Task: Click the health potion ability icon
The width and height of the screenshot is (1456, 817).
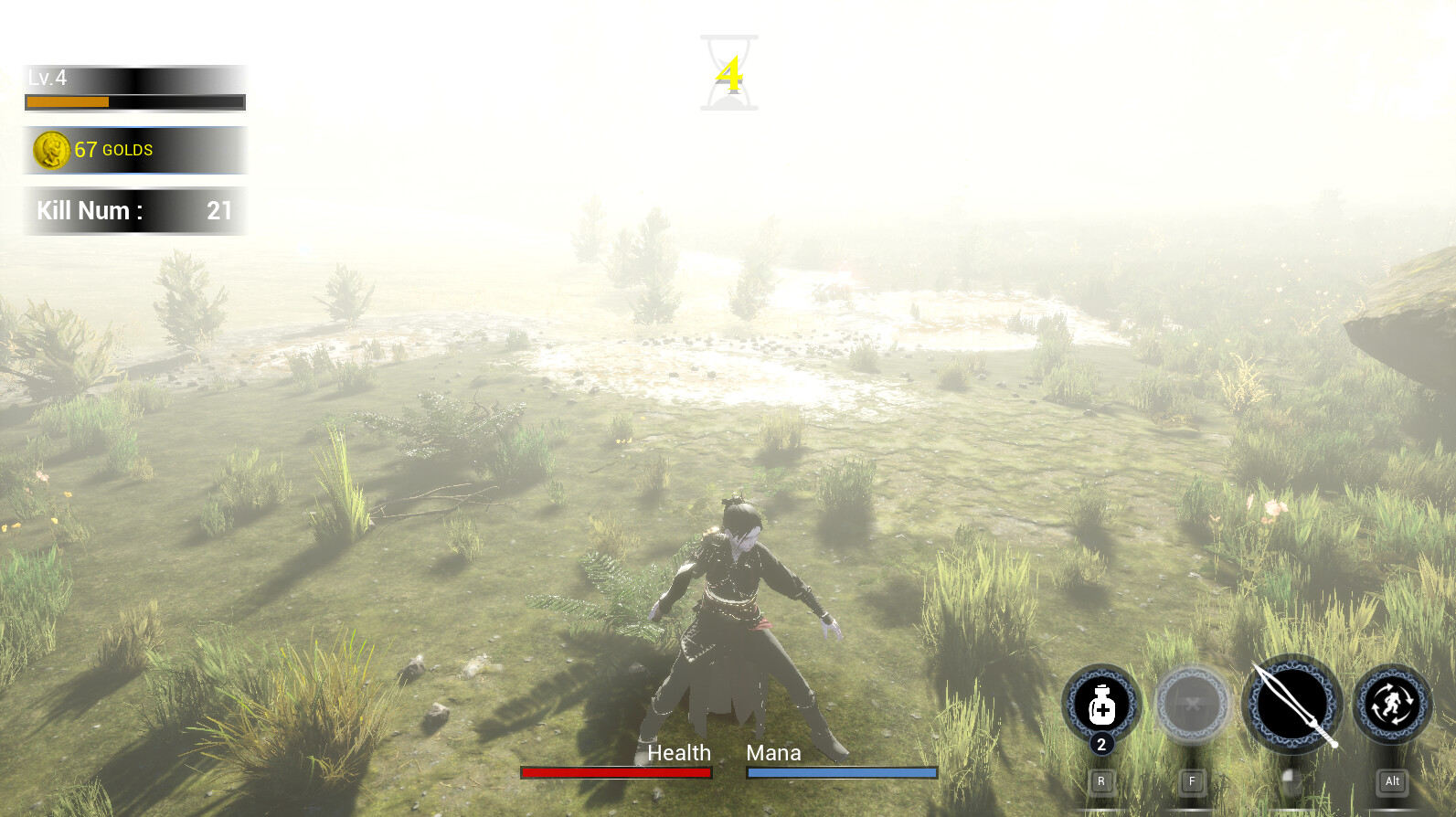Action: [x=1101, y=704]
